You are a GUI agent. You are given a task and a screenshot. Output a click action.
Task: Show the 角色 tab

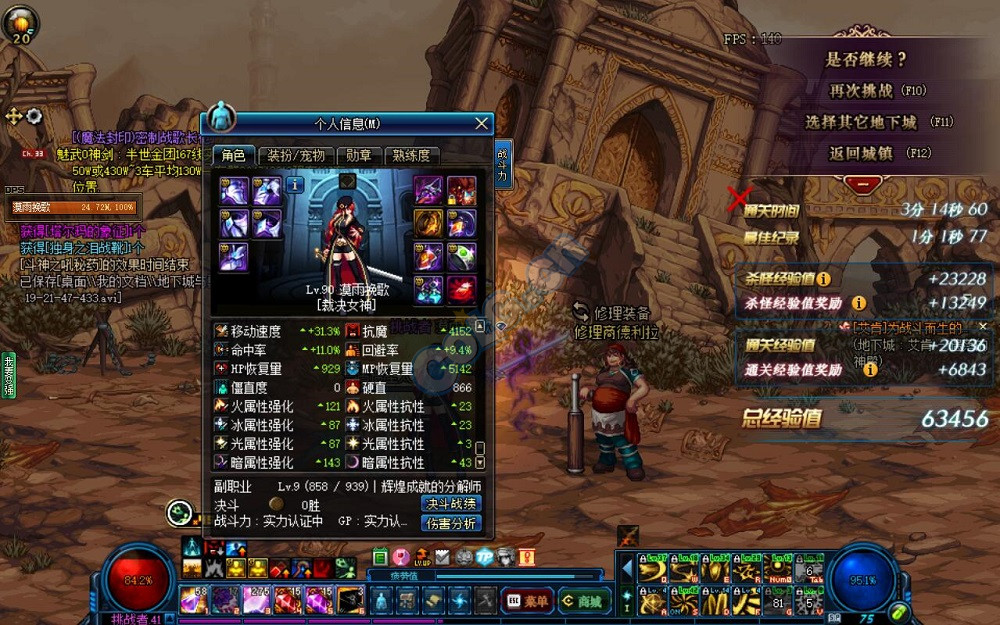(234, 156)
